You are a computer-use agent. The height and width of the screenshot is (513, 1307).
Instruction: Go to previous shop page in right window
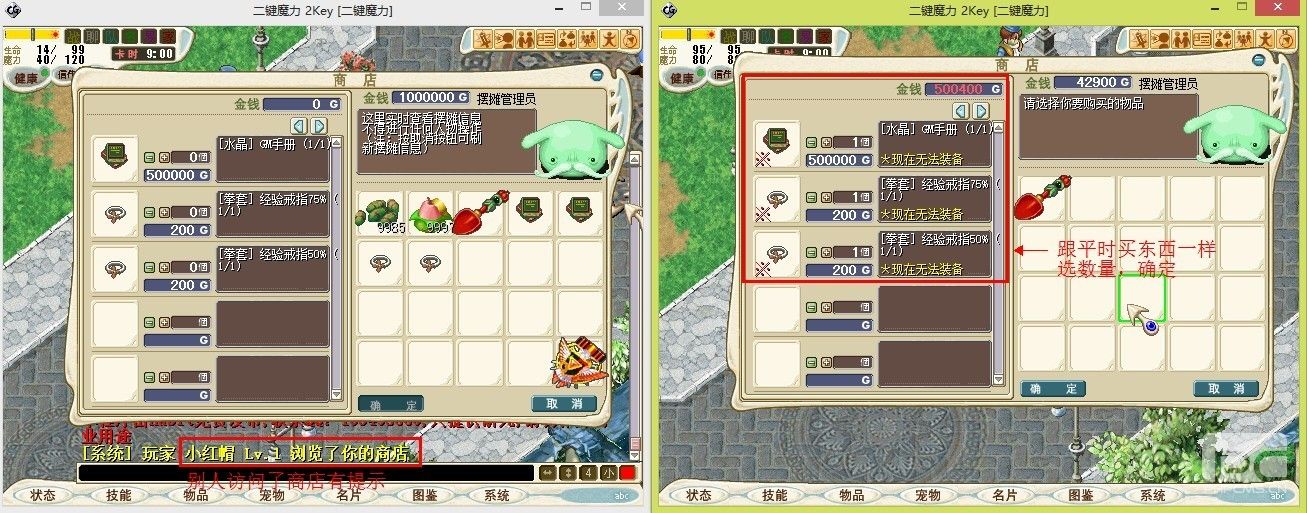click(961, 111)
